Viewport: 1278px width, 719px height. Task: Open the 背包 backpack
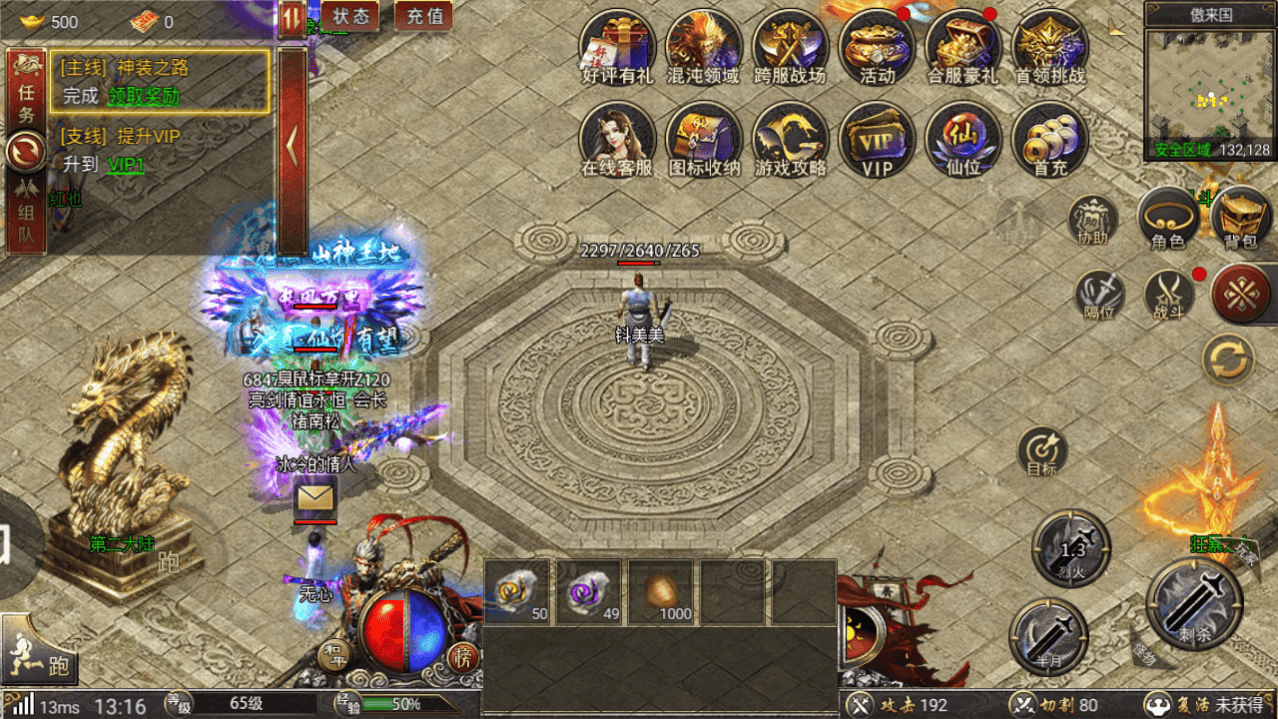[1241, 217]
